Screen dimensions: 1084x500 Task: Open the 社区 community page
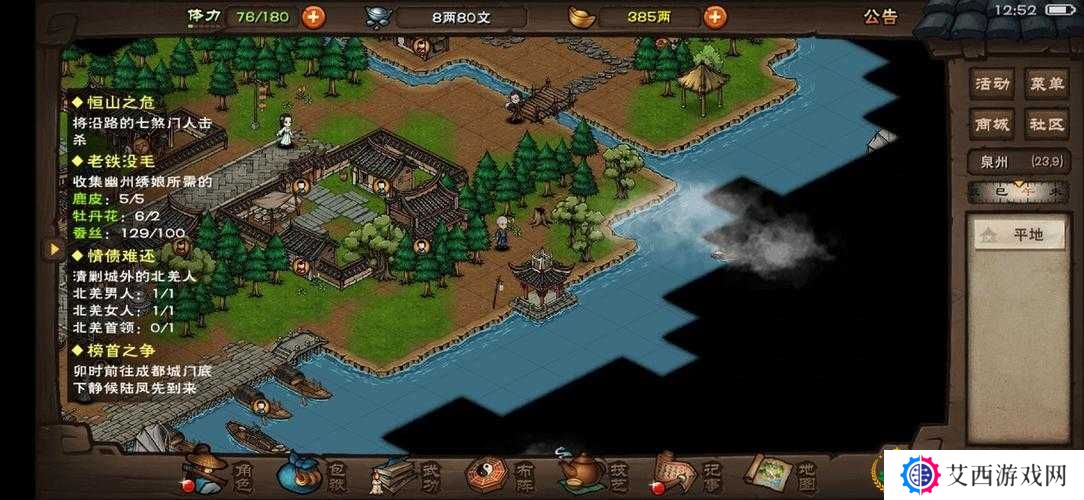click(1046, 124)
